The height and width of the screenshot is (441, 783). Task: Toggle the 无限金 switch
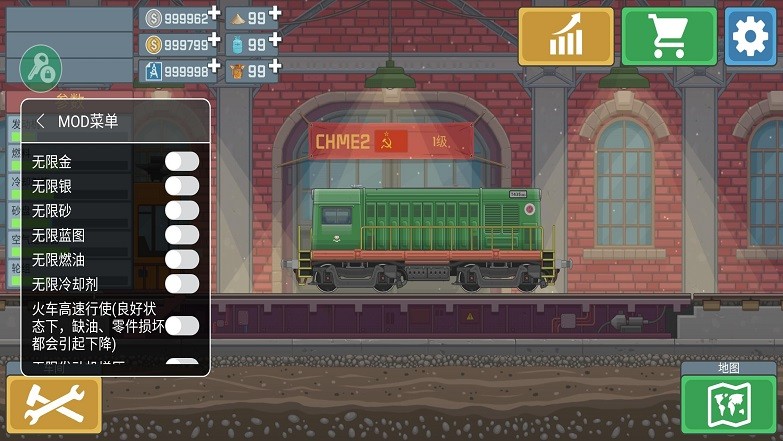tap(182, 161)
